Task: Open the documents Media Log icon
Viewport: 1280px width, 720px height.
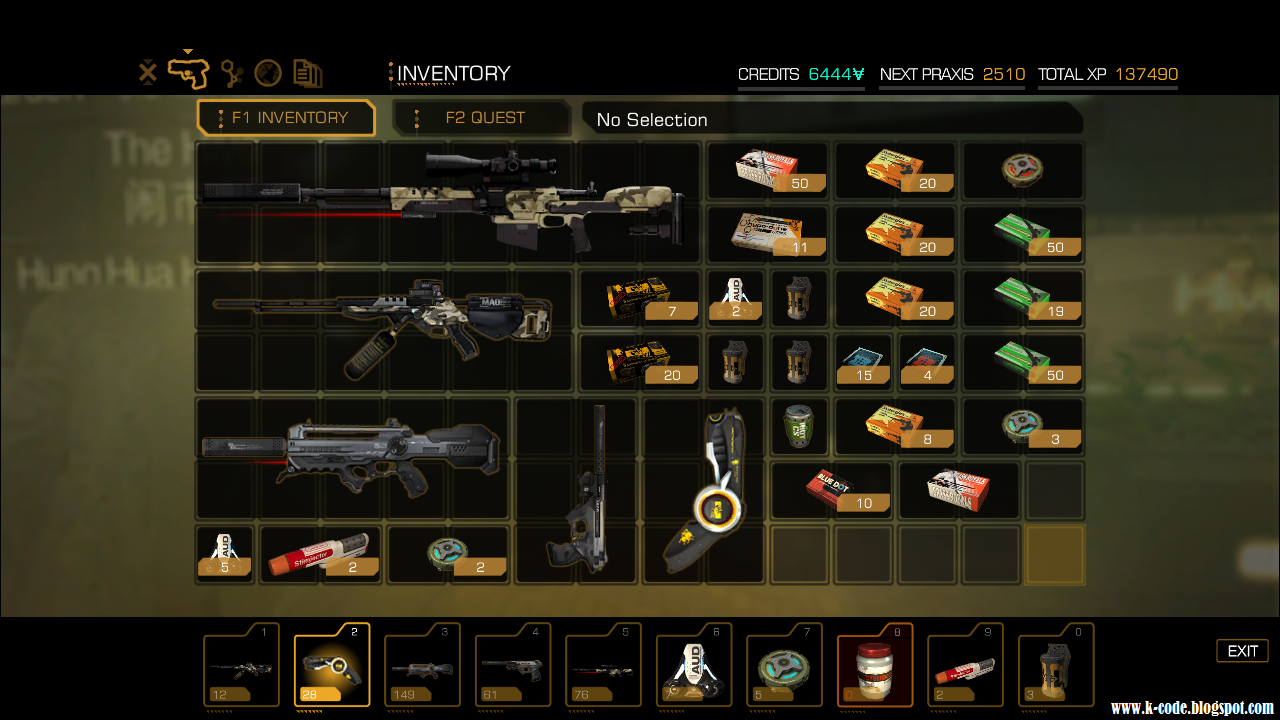Action: click(308, 72)
